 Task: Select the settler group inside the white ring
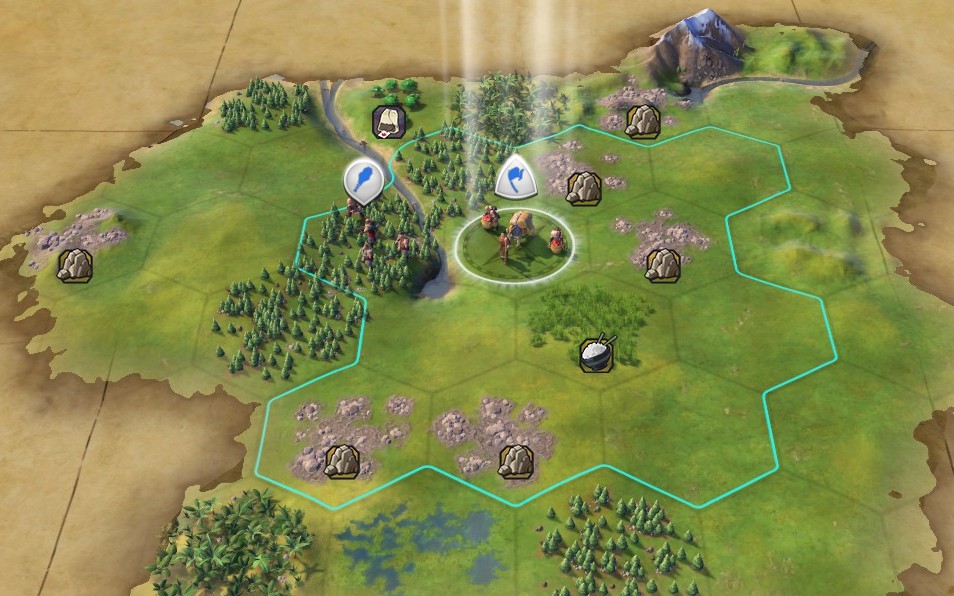[x=515, y=238]
